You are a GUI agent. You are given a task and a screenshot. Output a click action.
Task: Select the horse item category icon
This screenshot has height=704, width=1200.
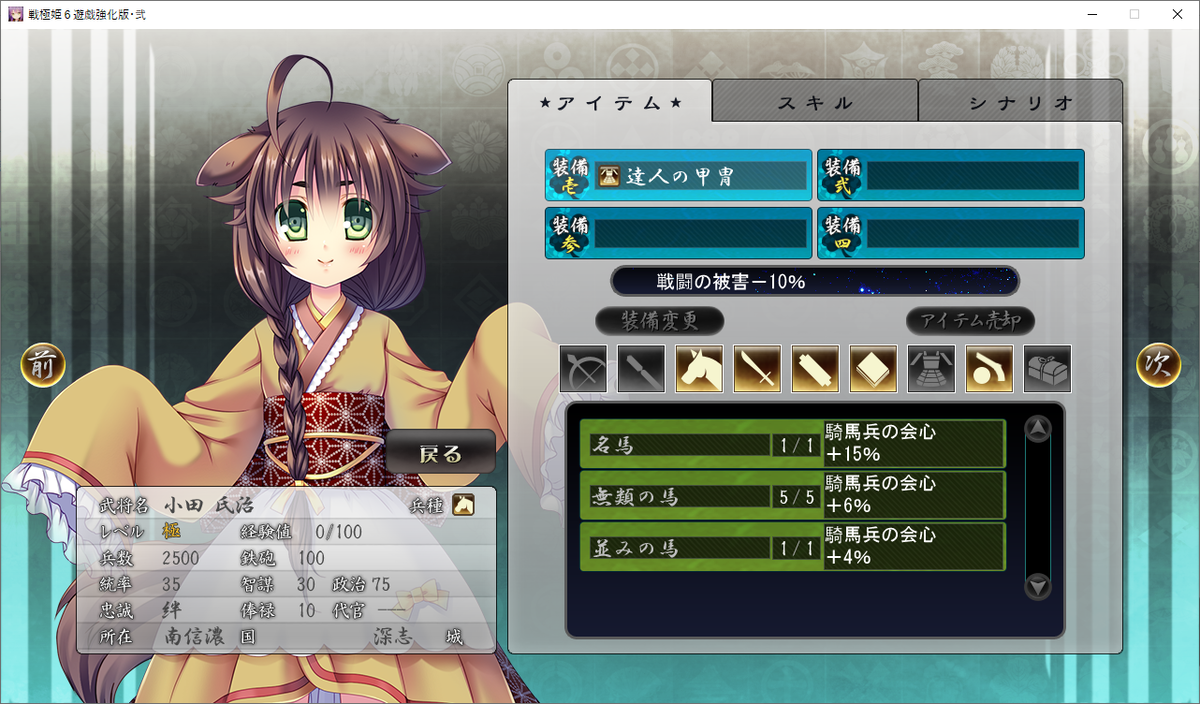pos(700,369)
